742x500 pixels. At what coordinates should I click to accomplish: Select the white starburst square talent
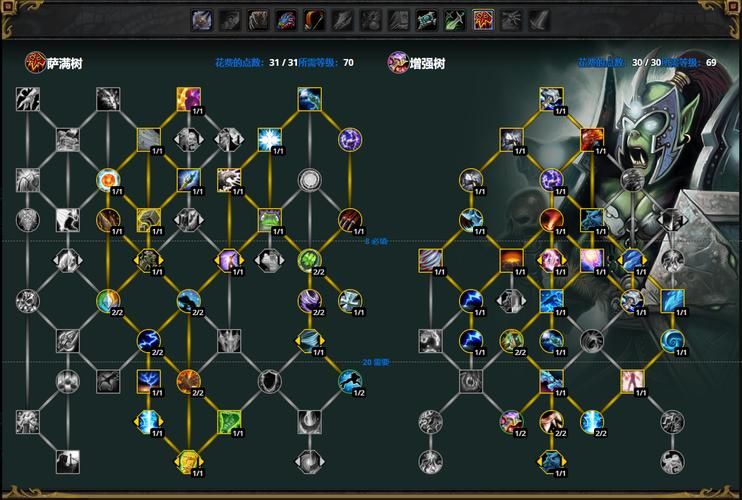pyautogui.click(x=269, y=139)
